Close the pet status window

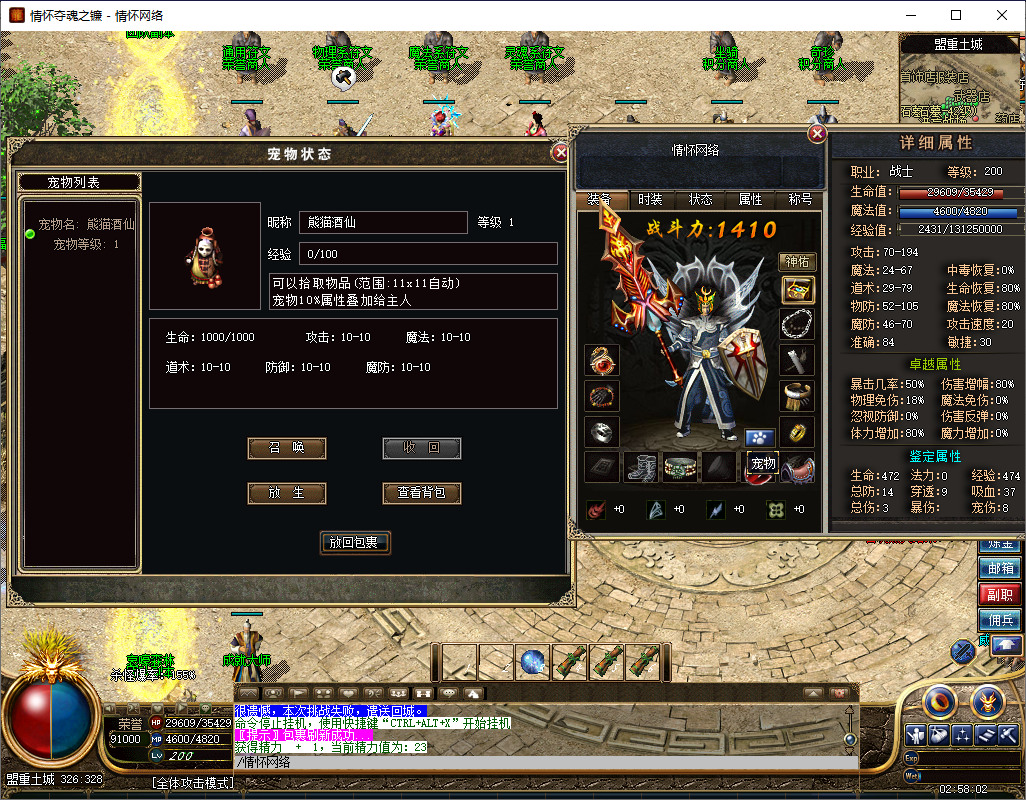coord(561,153)
